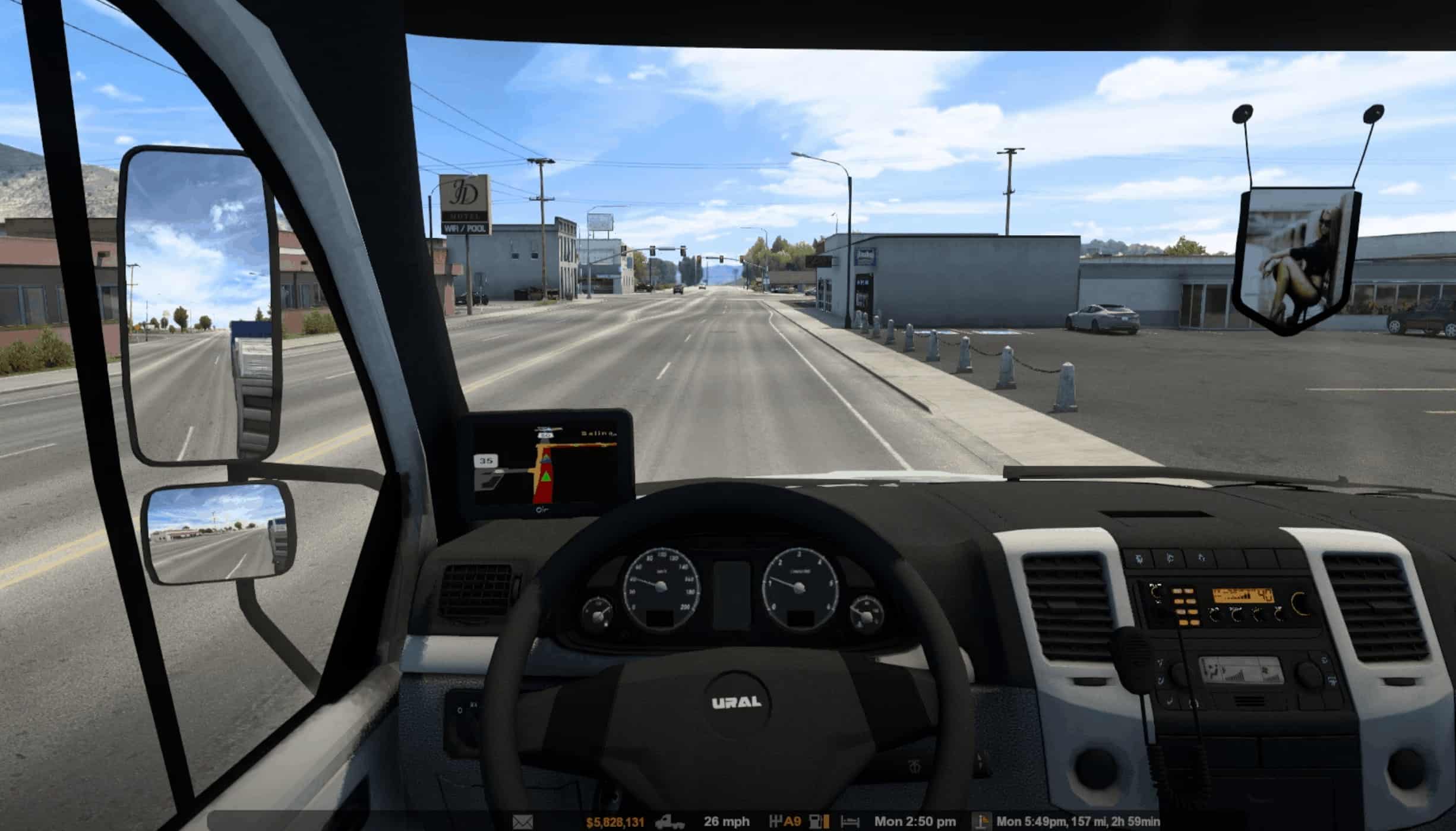Open the mail envelope icon

tap(522, 822)
